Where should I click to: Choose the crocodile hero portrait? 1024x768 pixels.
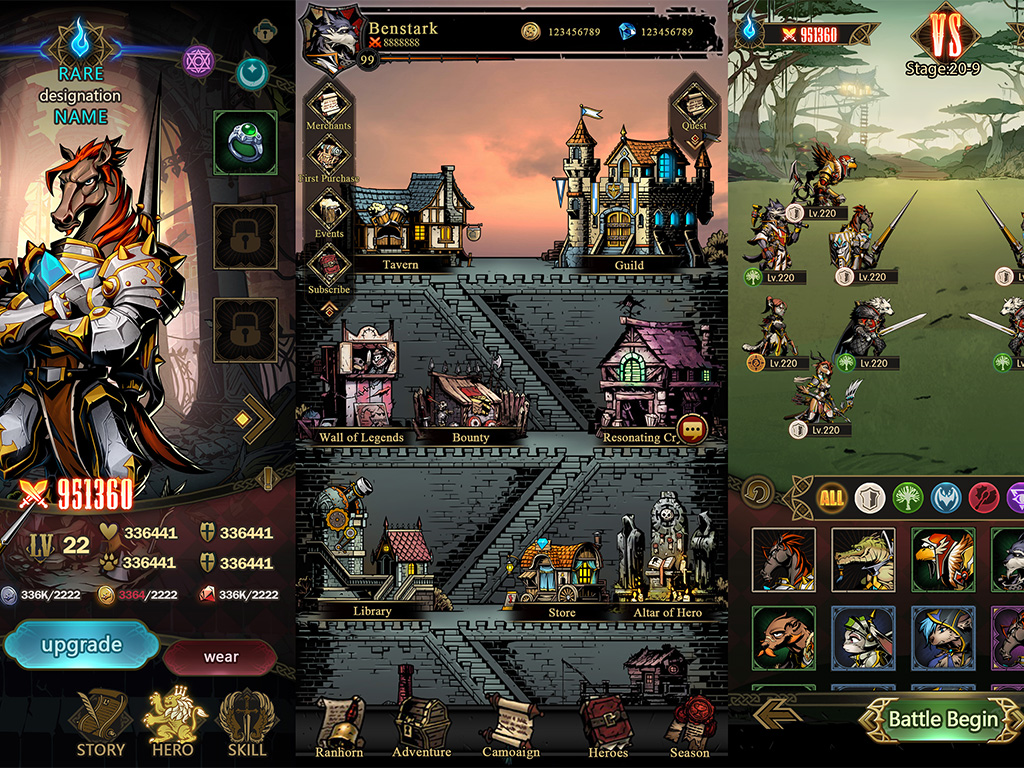tap(863, 559)
